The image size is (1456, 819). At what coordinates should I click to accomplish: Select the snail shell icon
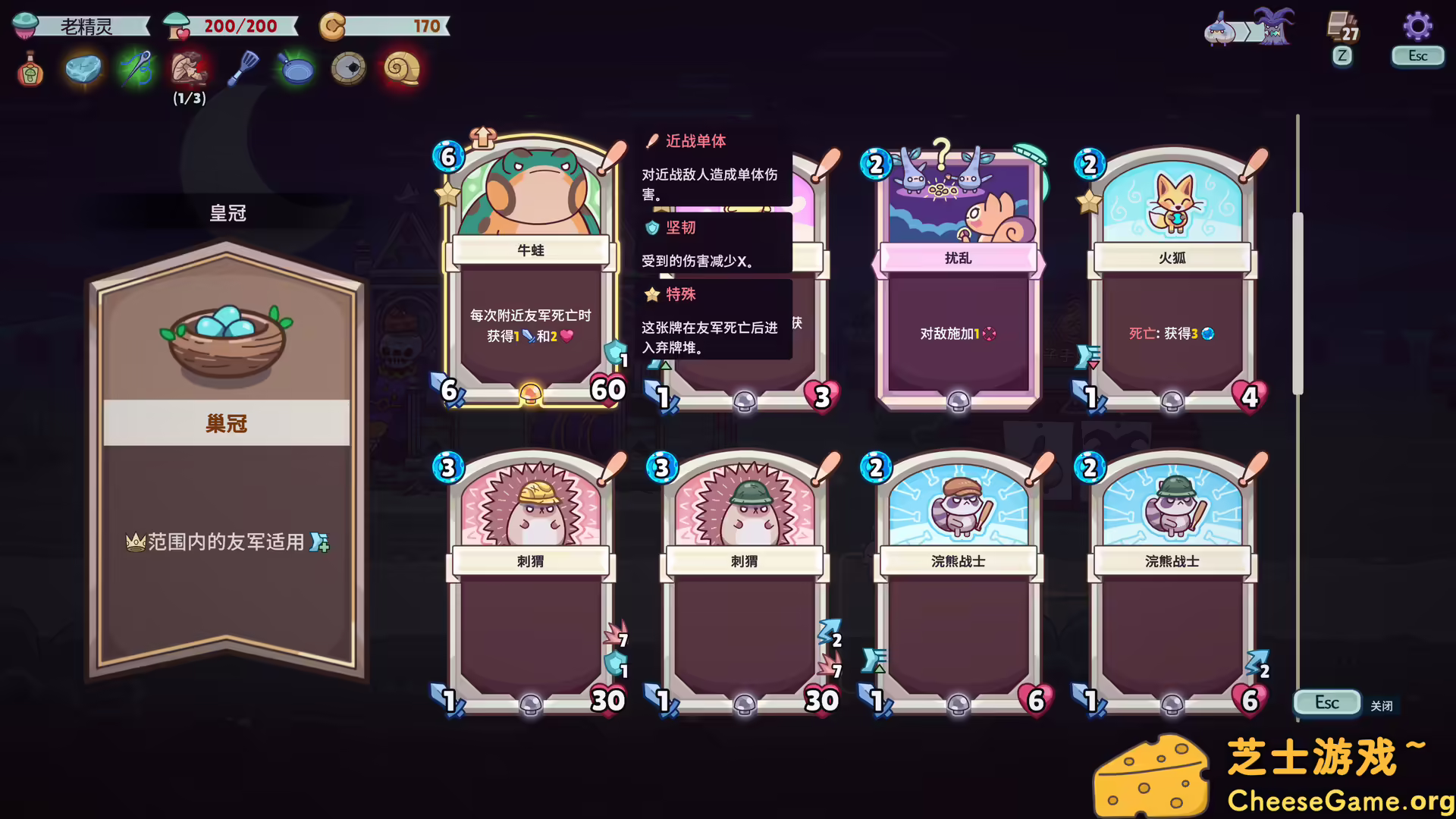(401, 67)
